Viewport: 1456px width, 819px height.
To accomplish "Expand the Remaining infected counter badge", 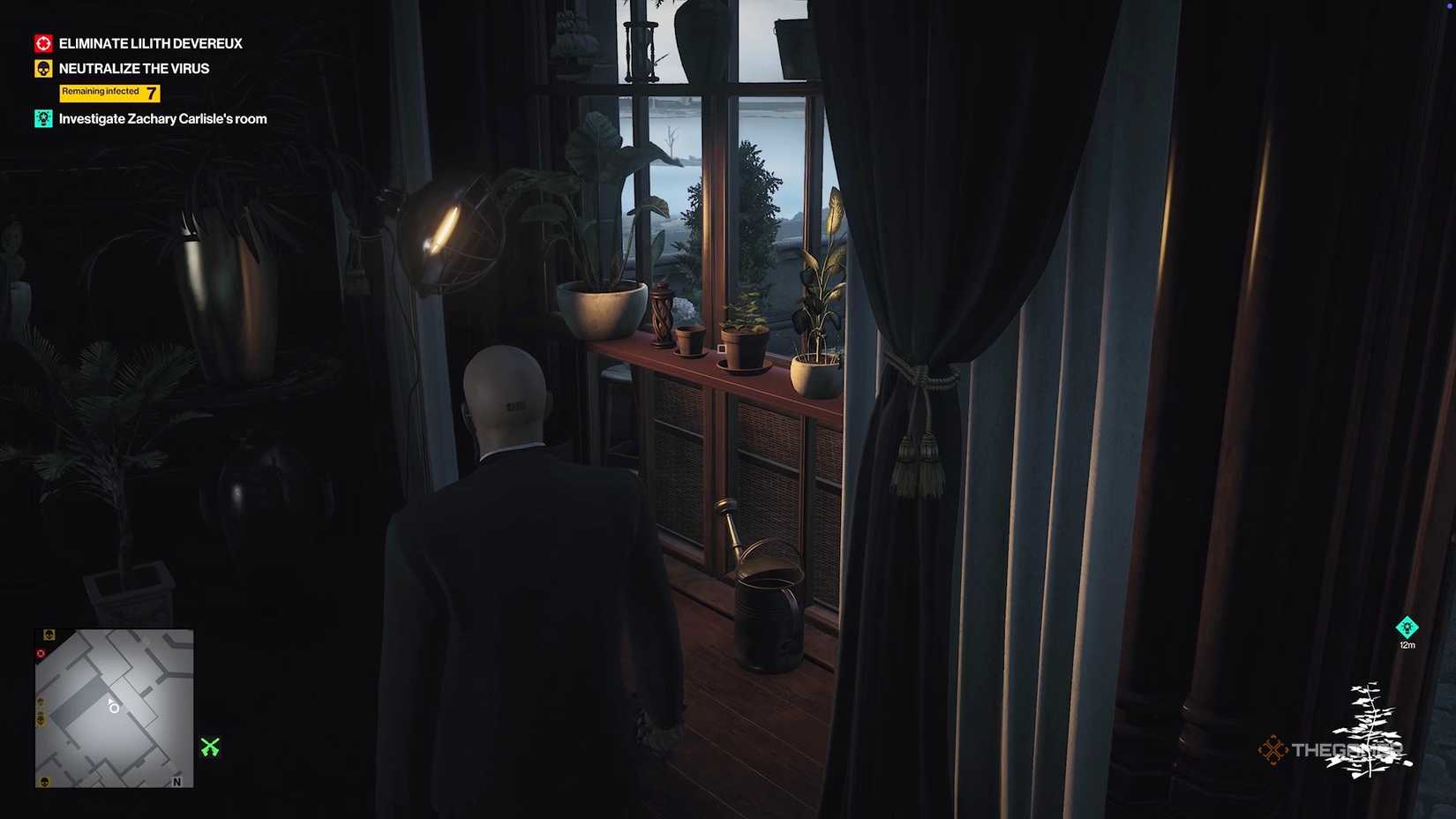I will click(x=109, y=92).
